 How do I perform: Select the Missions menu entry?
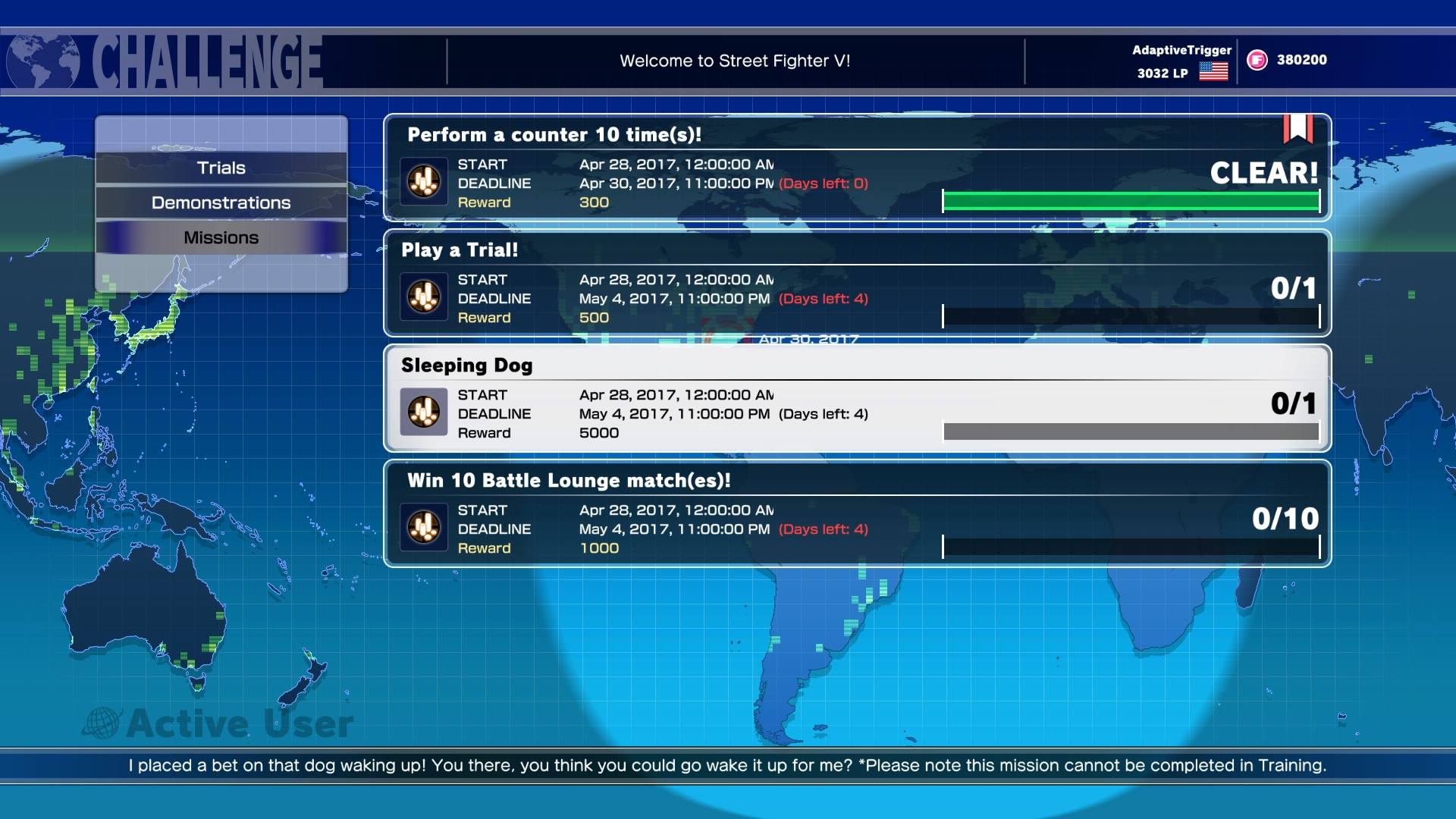click(x=221, y=237)
